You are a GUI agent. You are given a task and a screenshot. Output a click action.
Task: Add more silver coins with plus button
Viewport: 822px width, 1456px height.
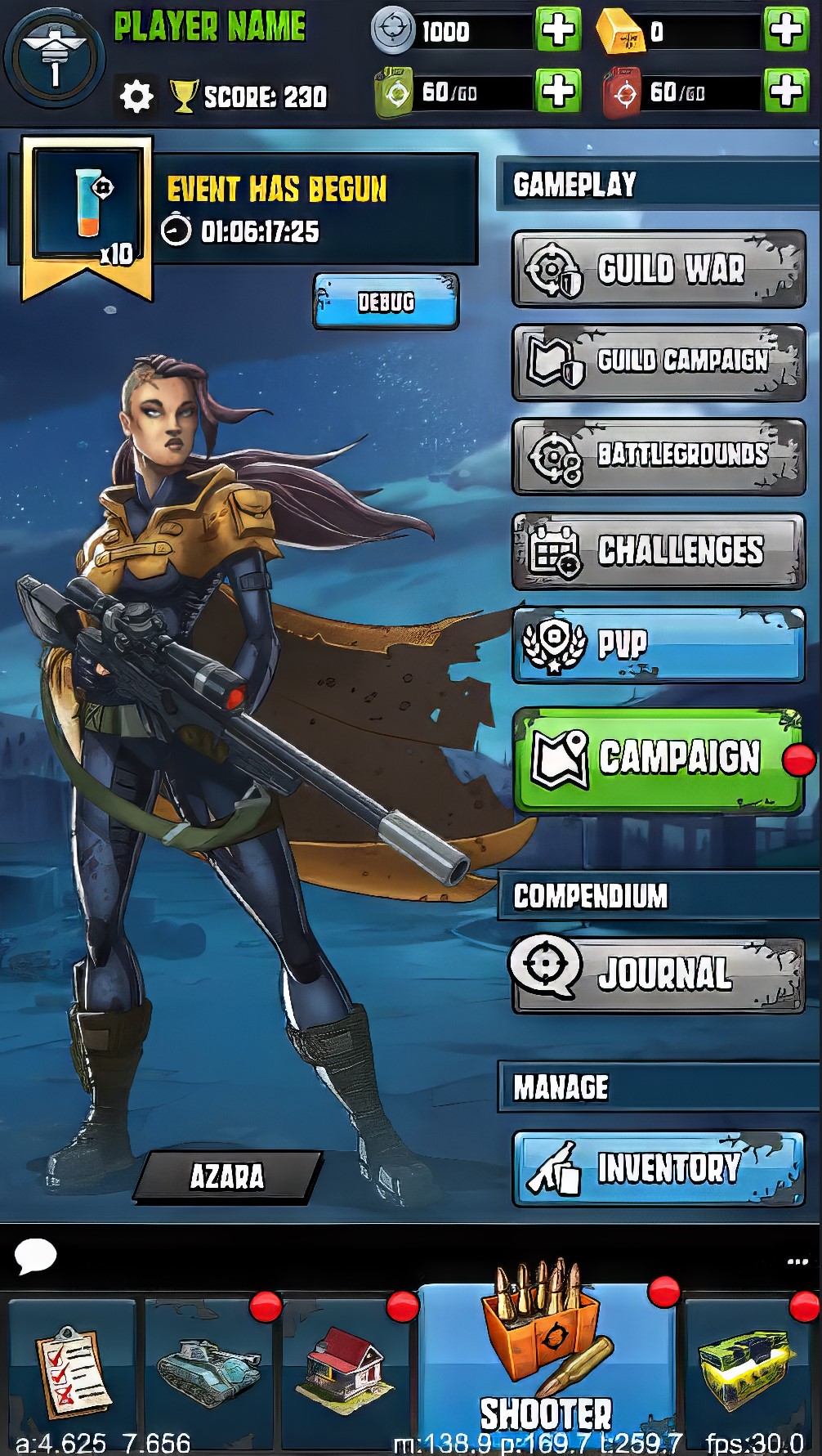pos(557,30)
